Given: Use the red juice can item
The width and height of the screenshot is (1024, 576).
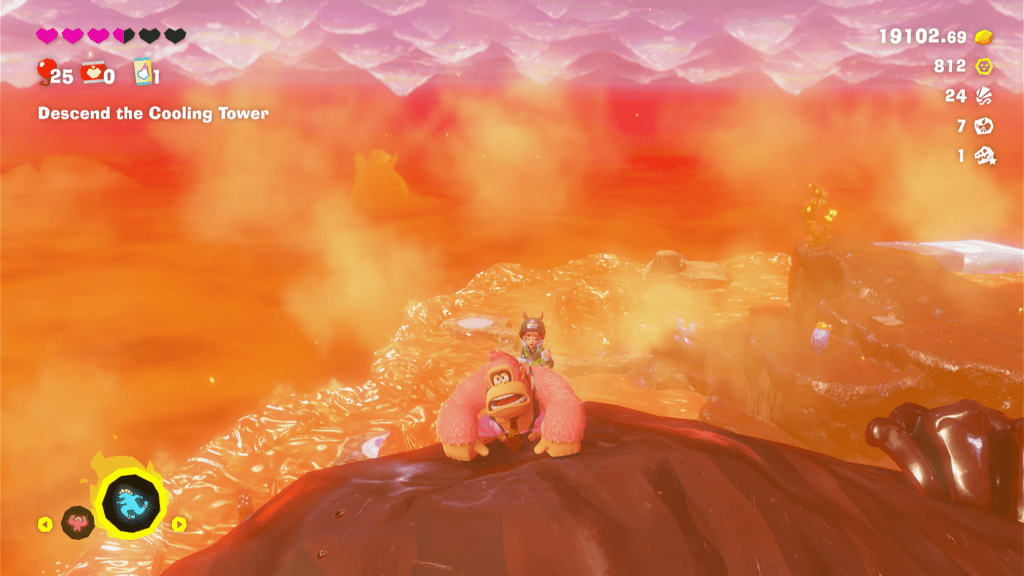Looking at the screenshot, I should coord(91,73).
